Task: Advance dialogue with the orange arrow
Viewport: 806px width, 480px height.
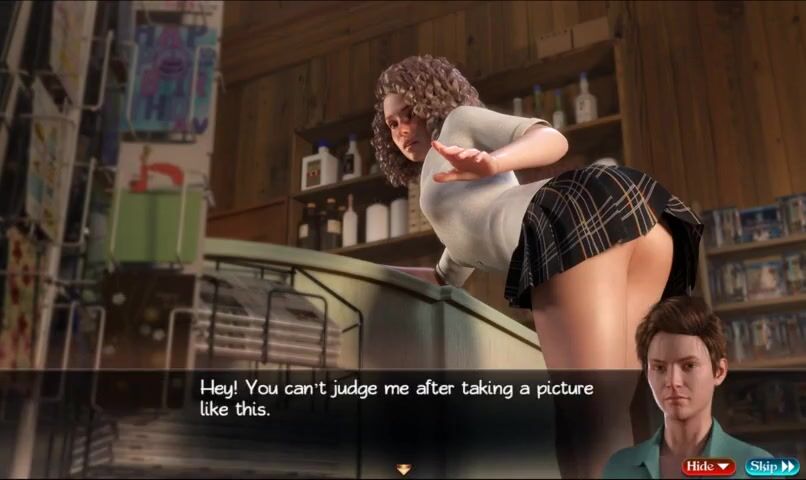Action: coord(403,468)
